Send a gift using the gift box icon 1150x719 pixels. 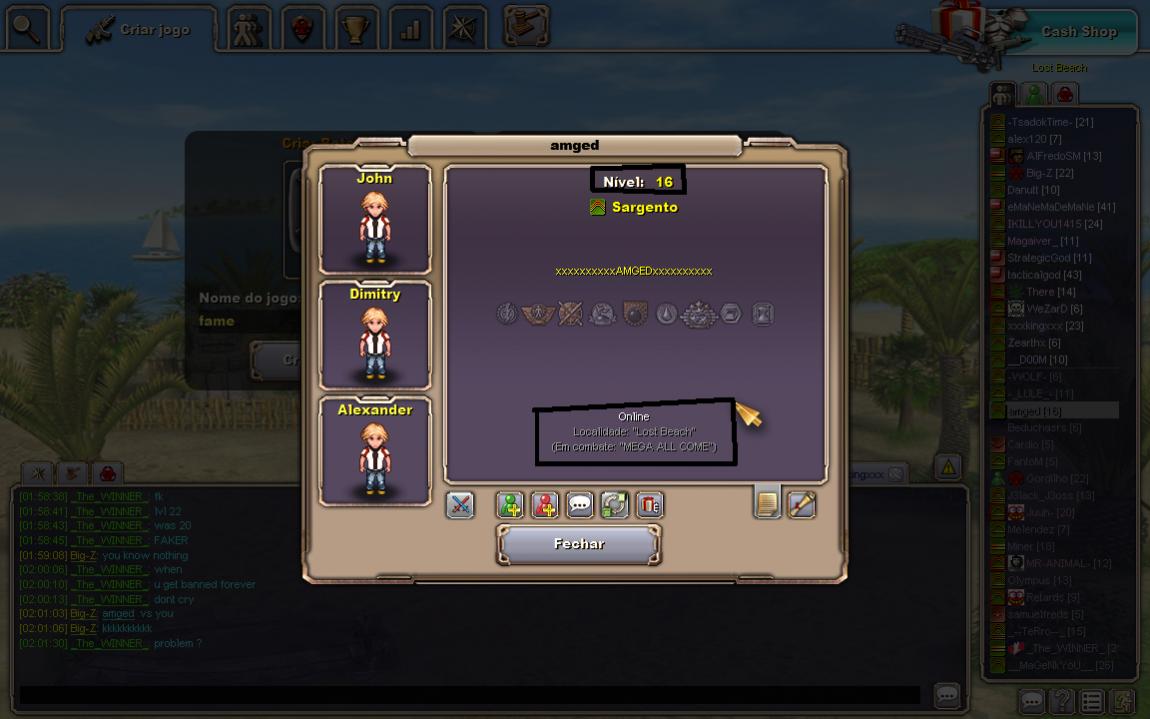pos(650,505)
